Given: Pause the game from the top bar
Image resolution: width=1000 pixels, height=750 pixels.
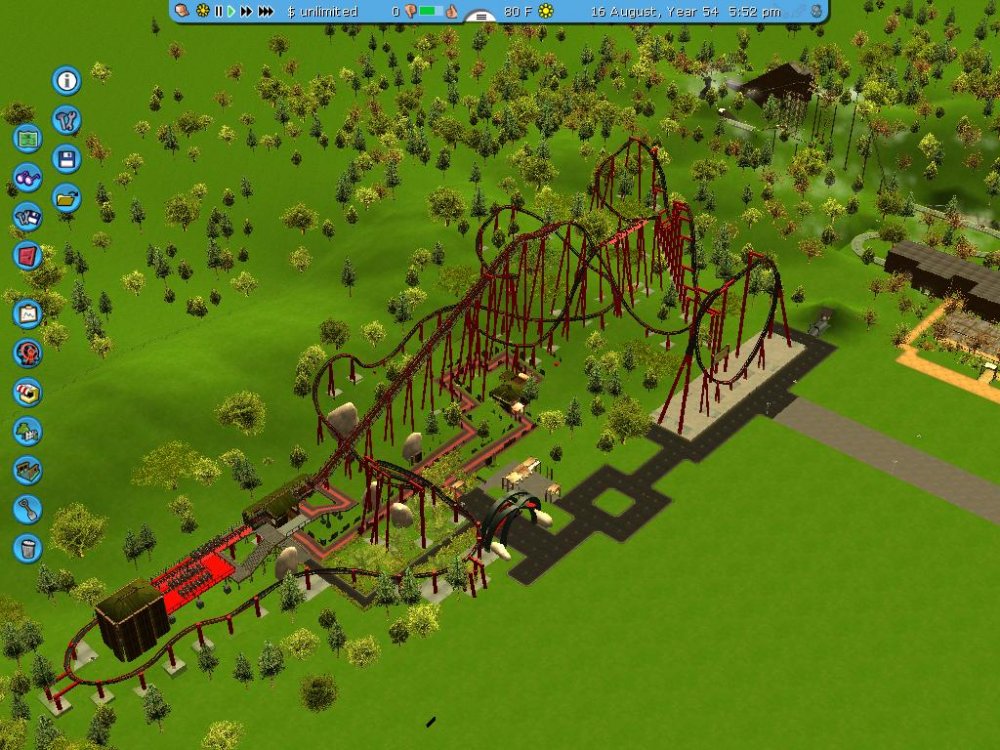Looking at the screenshot, I should (219, 12).
